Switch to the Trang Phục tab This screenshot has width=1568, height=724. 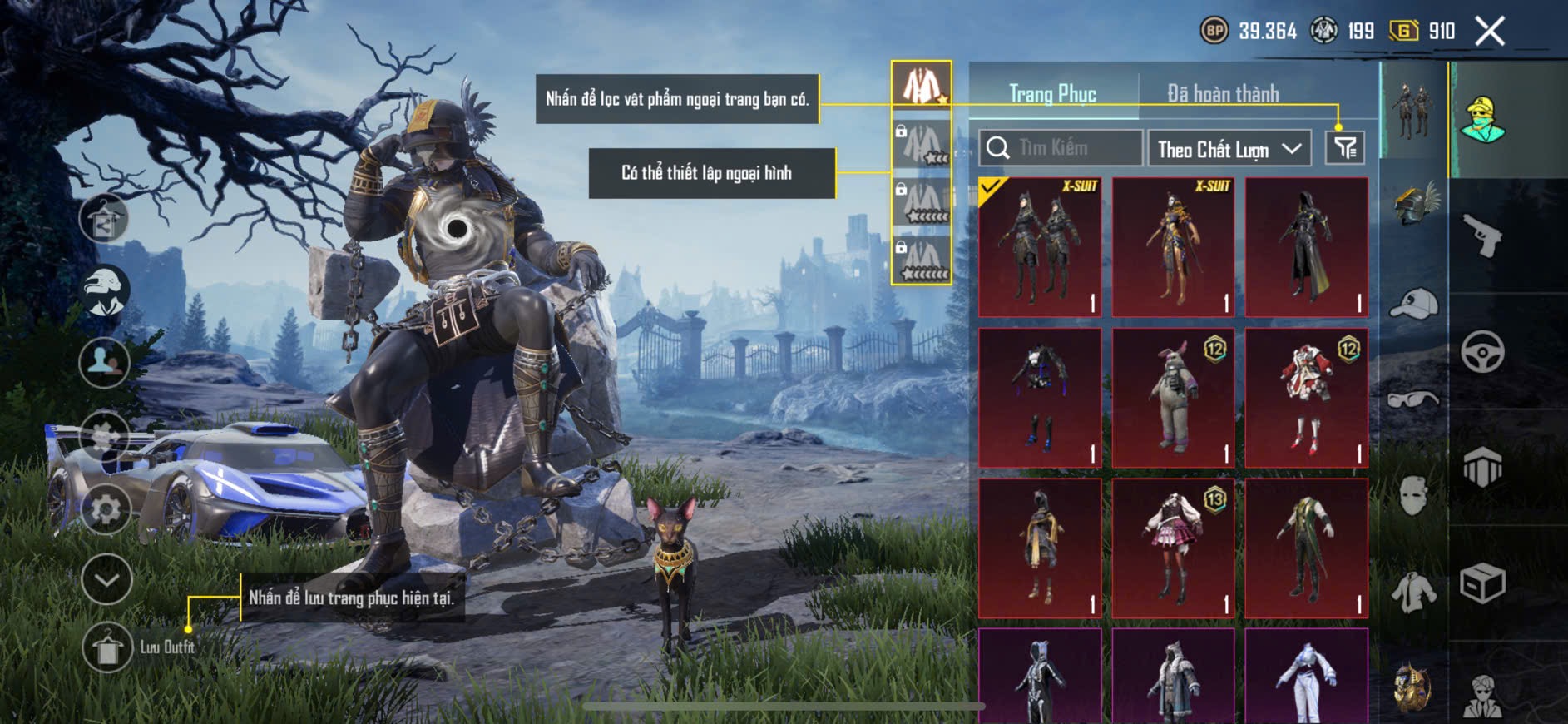[x=1052, y=94]
